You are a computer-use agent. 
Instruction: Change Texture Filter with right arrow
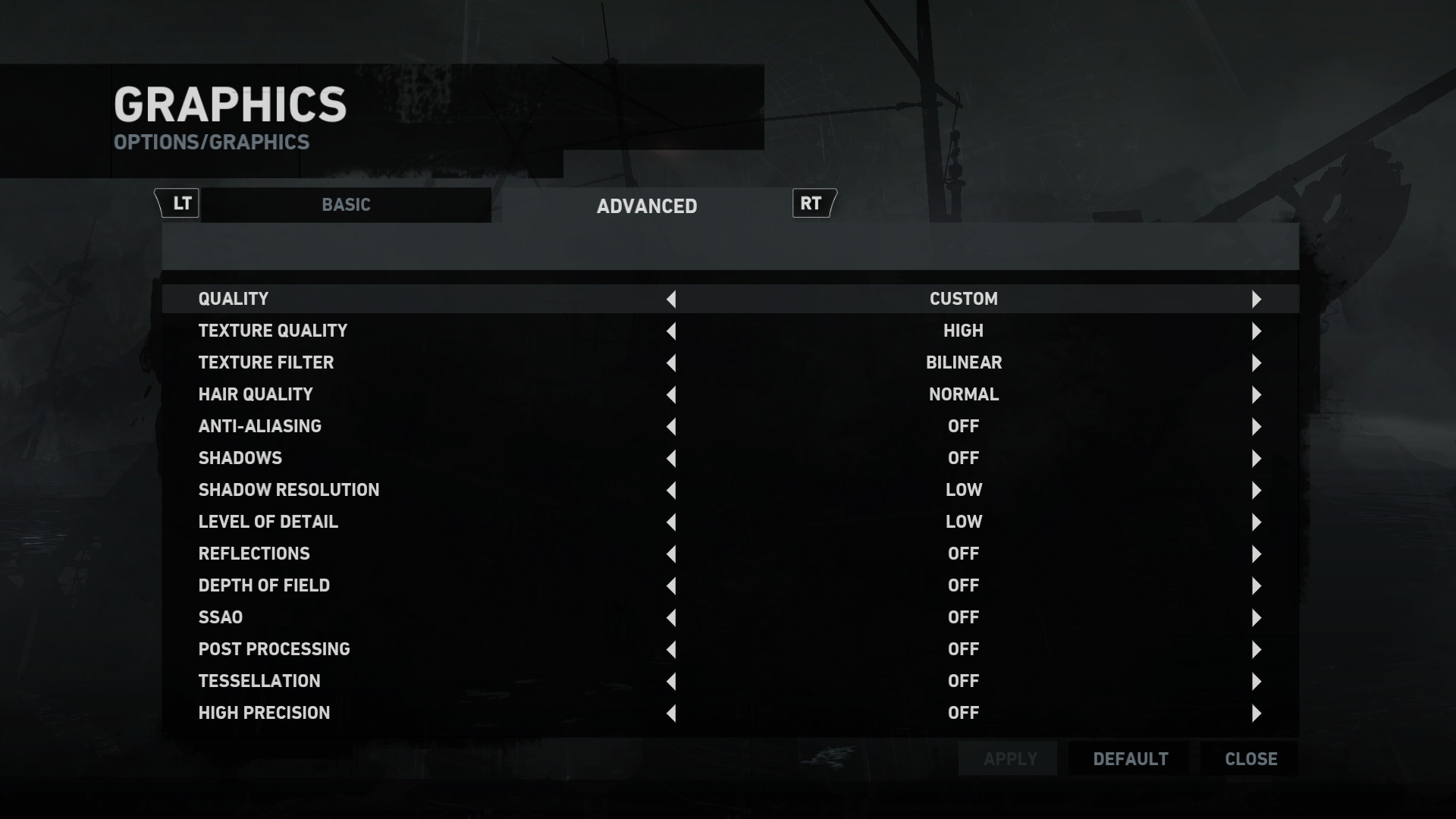pyautogui.click(x=1257, y=363)
